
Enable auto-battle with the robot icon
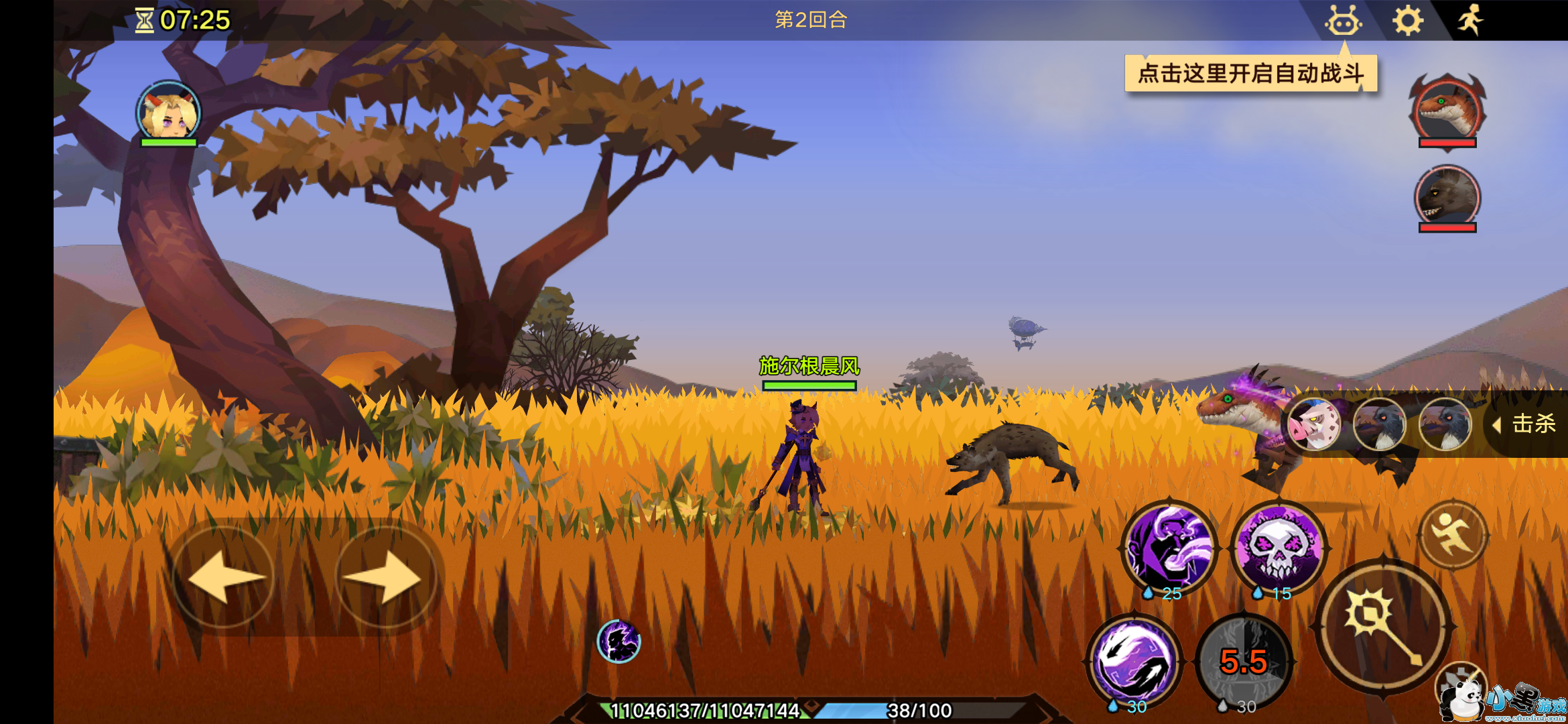point(1343,21)
